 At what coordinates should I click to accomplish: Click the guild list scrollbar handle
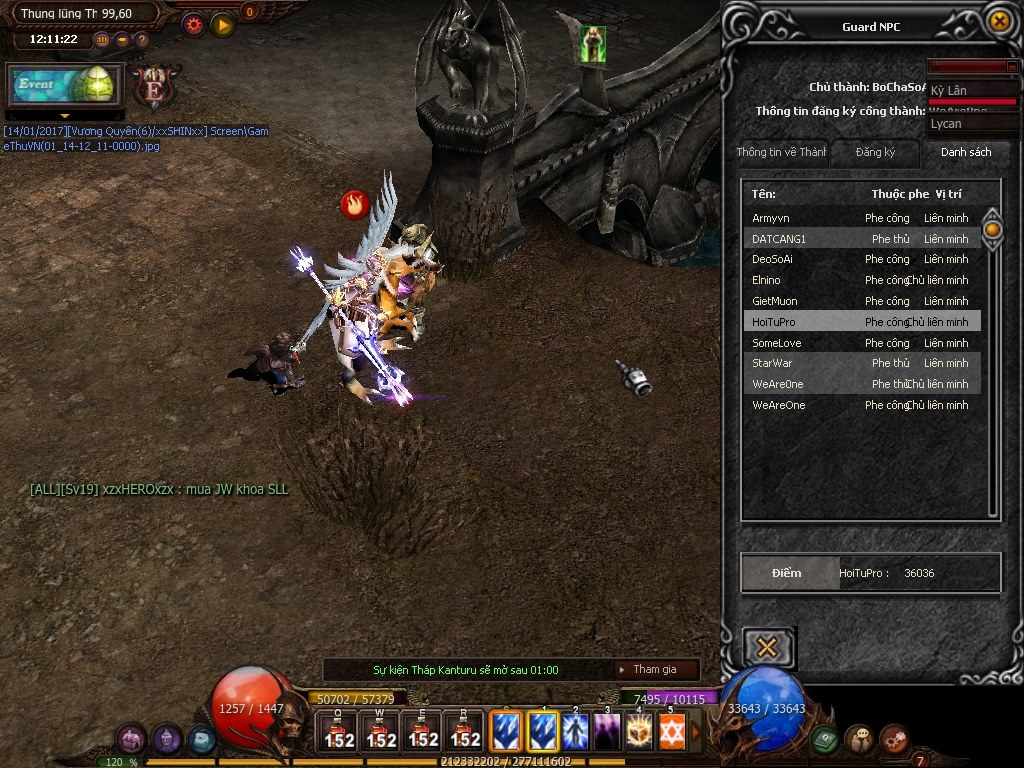click(x=992, y=230)
